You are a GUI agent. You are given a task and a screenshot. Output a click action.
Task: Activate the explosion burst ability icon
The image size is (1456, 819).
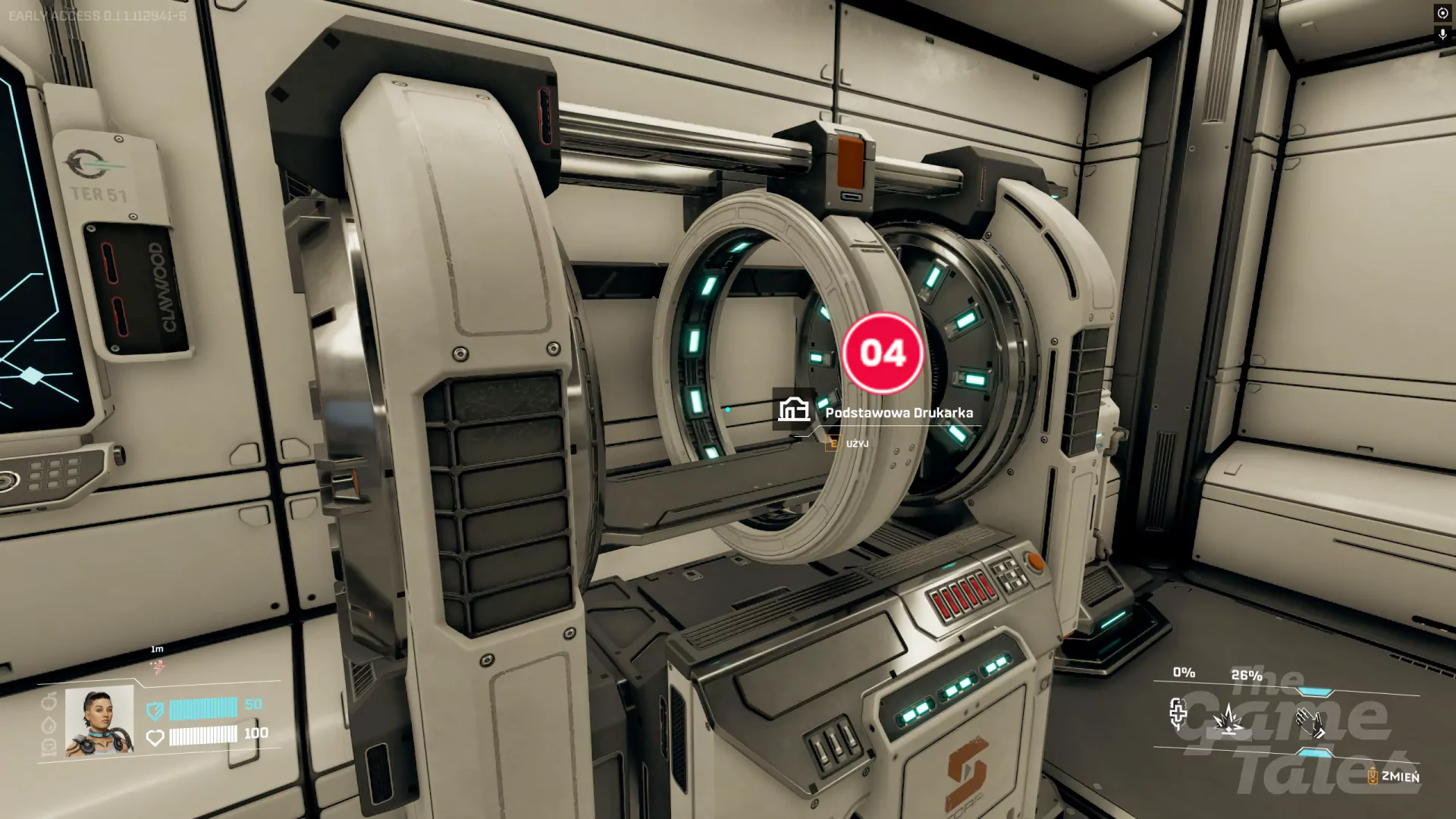(x=1228, y=719)
